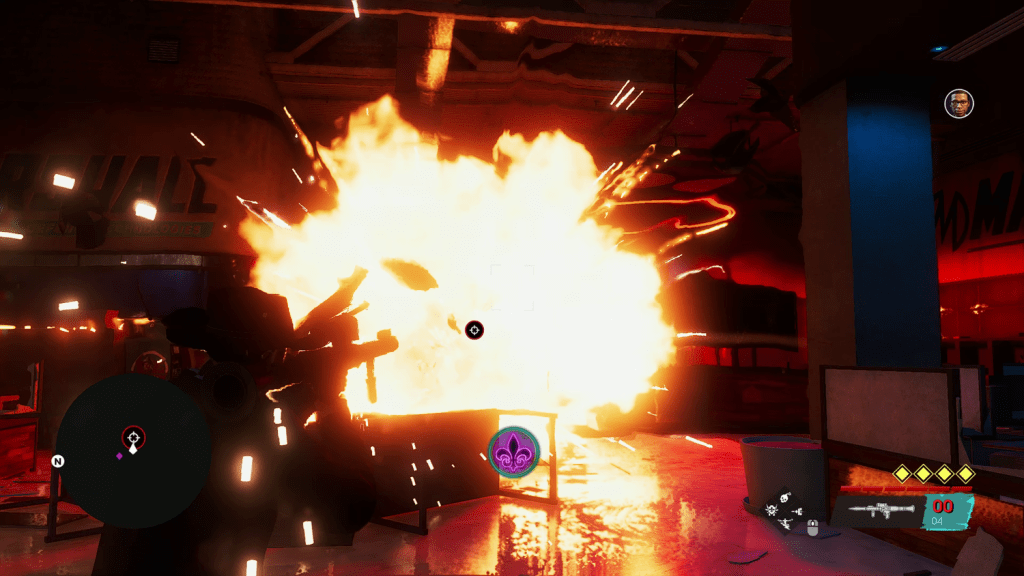Image resolution: width=1024 pixels, height=576 pixels.
Task: Select the purple Saints fleur-de-lis objective marker
Action: (514, 451)
